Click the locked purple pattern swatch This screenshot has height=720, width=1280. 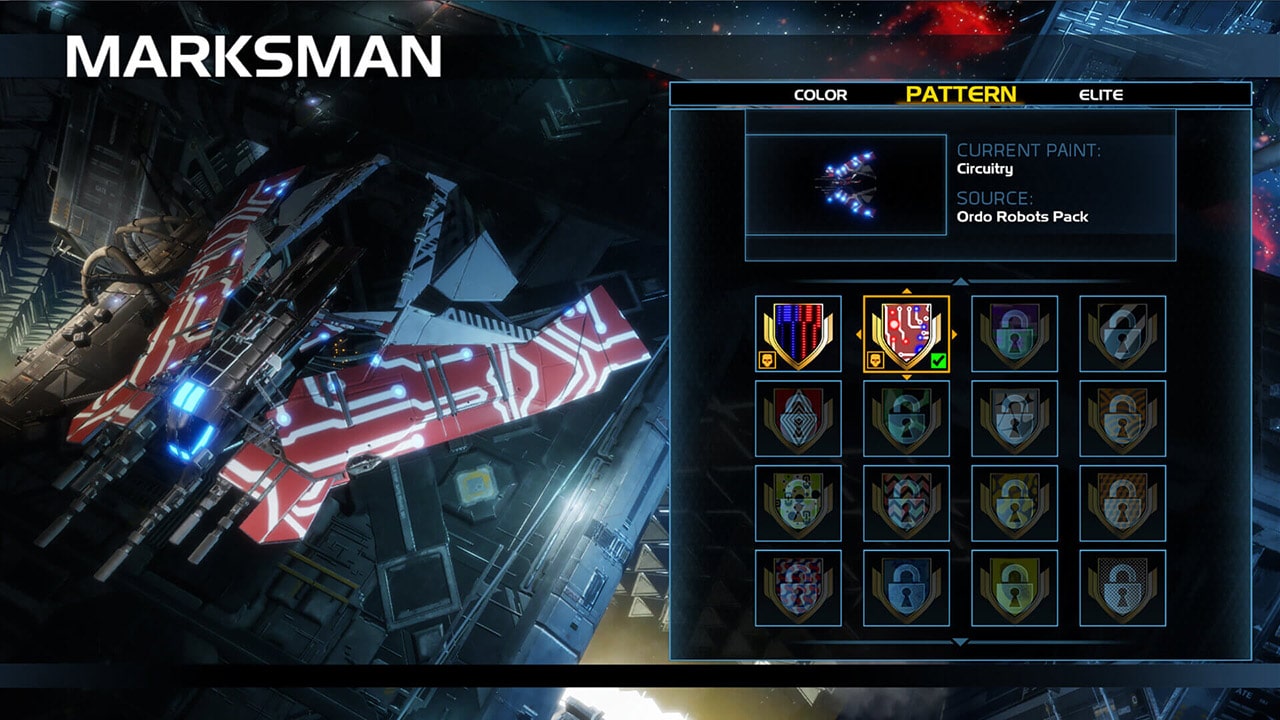(1013, 335)
